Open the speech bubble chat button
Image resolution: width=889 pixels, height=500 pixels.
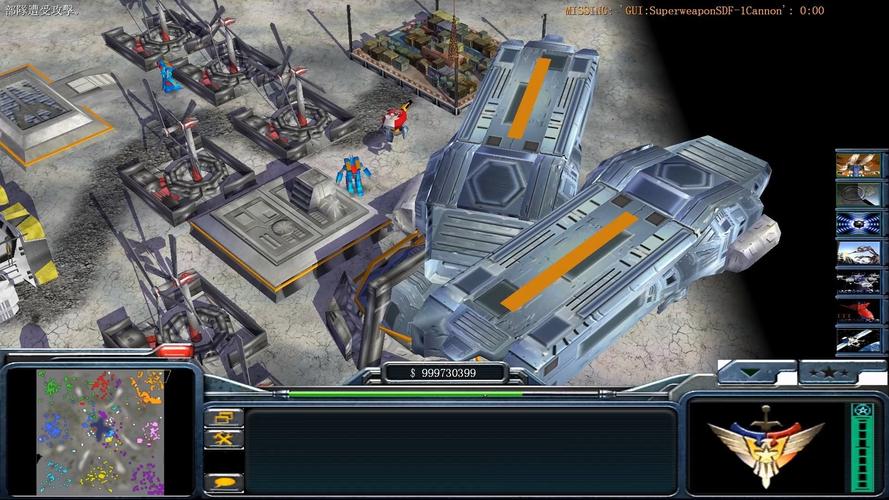(x=223, y=481)
